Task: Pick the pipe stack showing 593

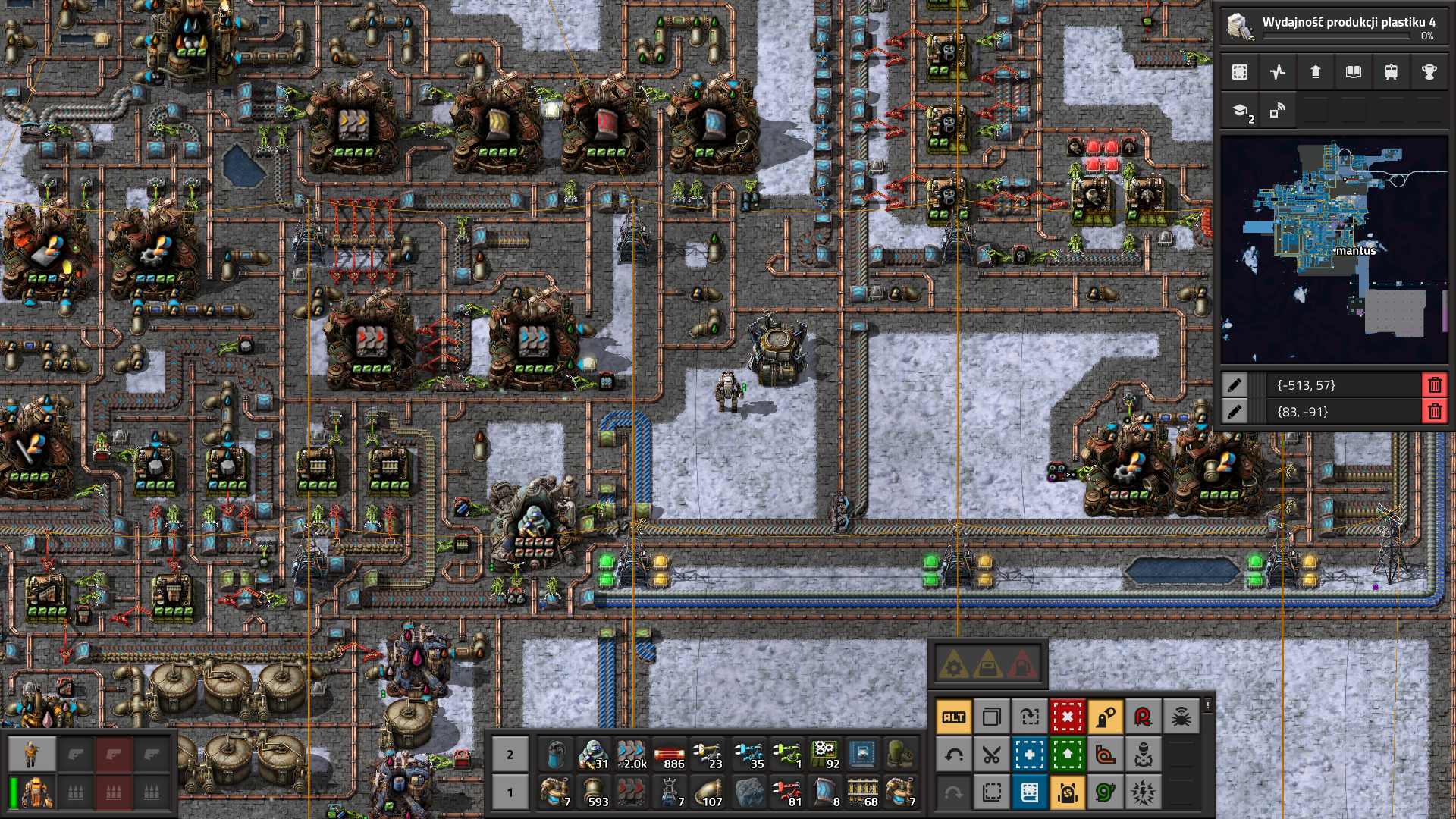Action: (594, 792)
